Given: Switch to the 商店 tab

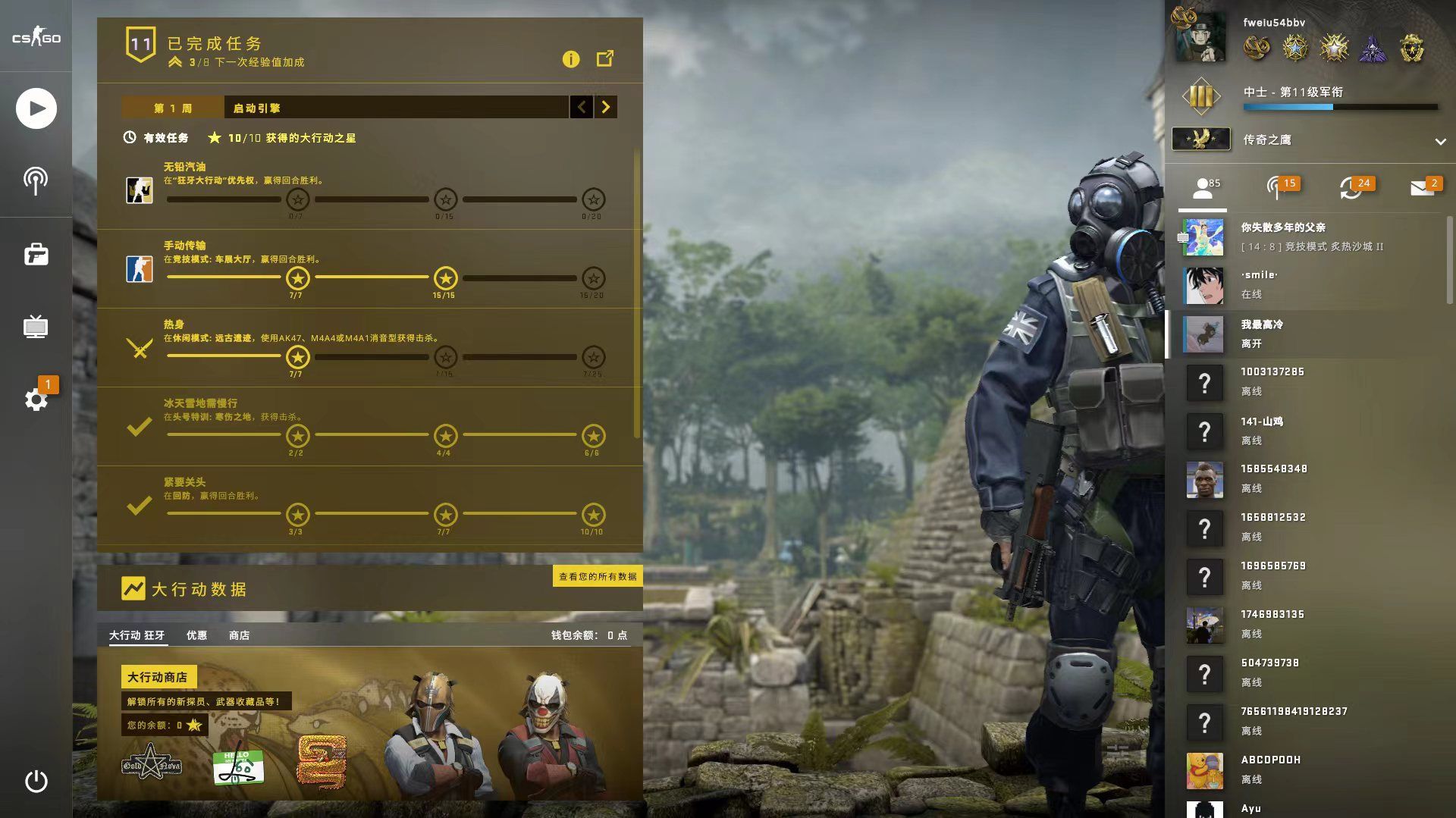Looking at the screenshot, I should [x=239, y=635].
